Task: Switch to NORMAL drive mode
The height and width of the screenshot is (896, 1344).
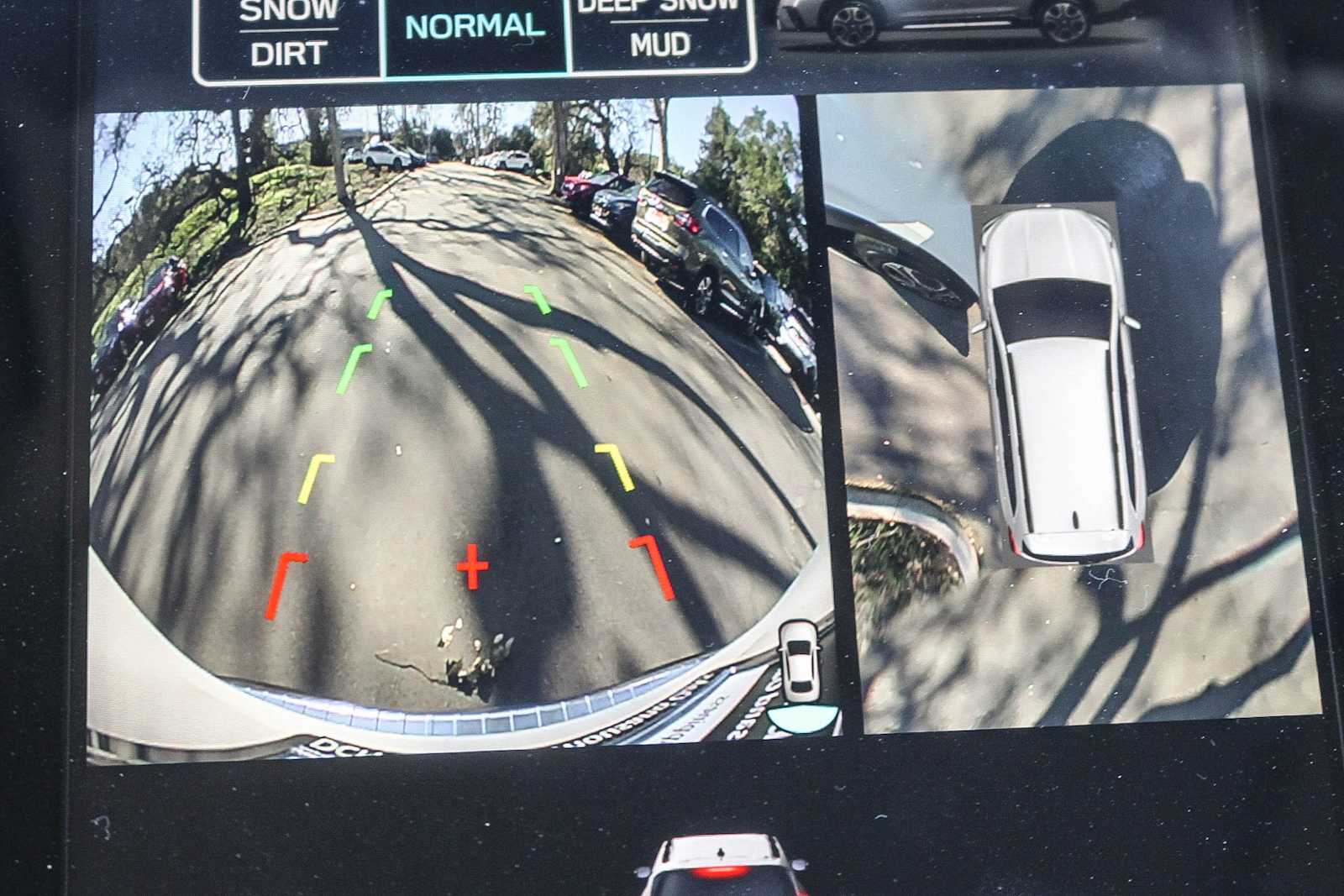Action: click(475, 30)
